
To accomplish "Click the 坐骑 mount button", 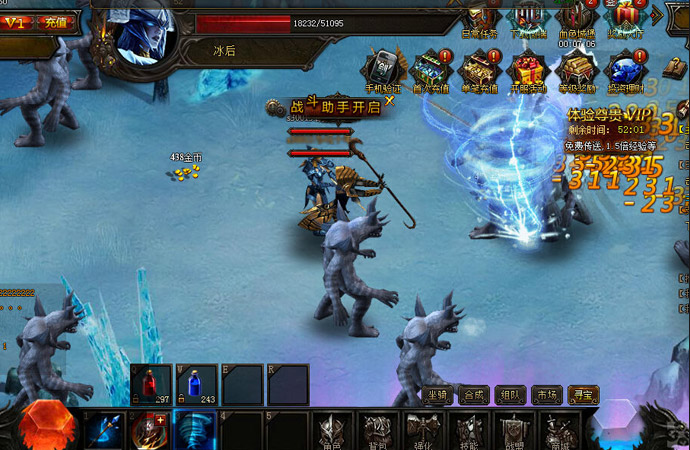I will click(x=438, y=395).
